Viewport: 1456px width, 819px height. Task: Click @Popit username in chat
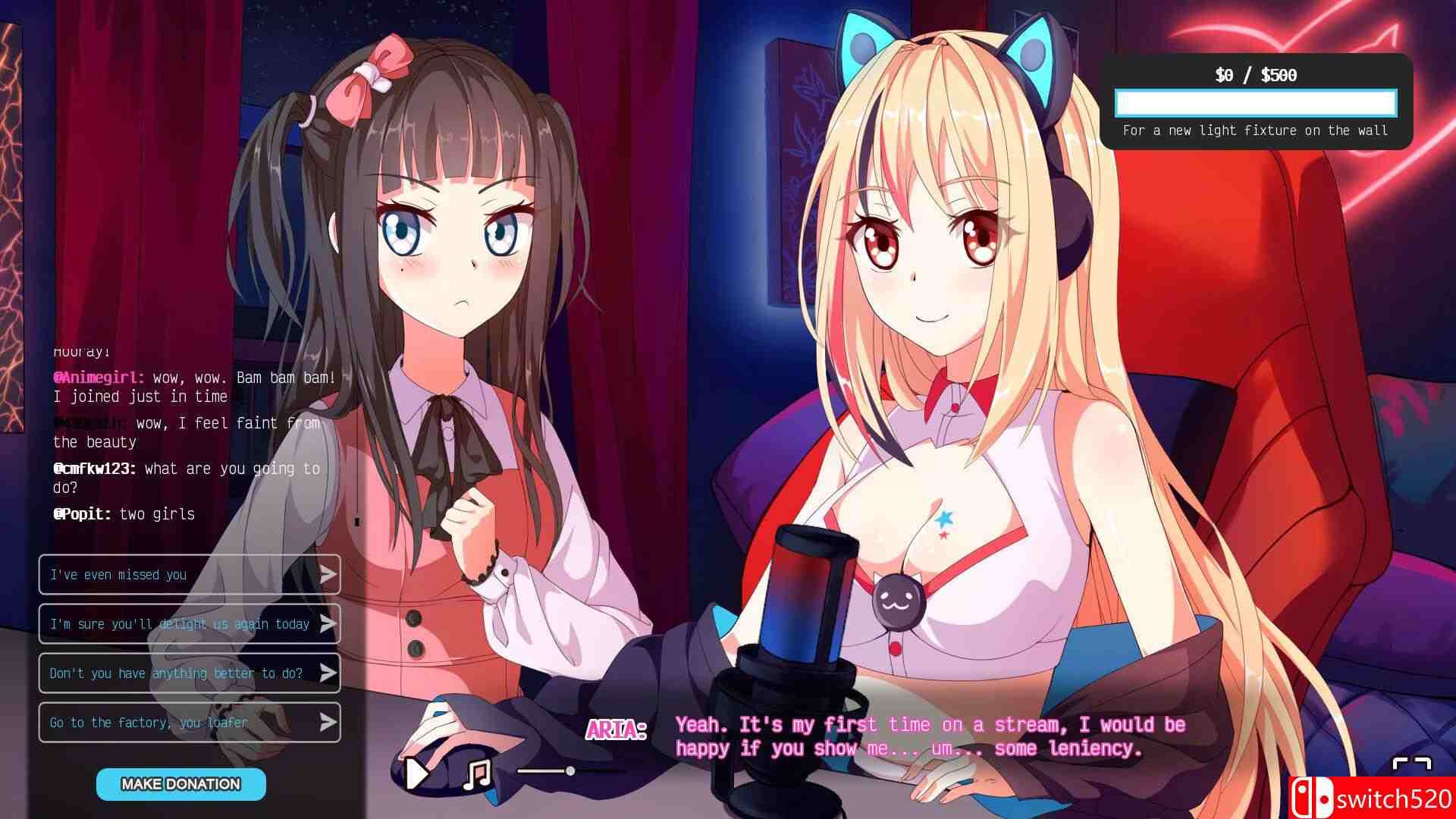pos(82,513)
